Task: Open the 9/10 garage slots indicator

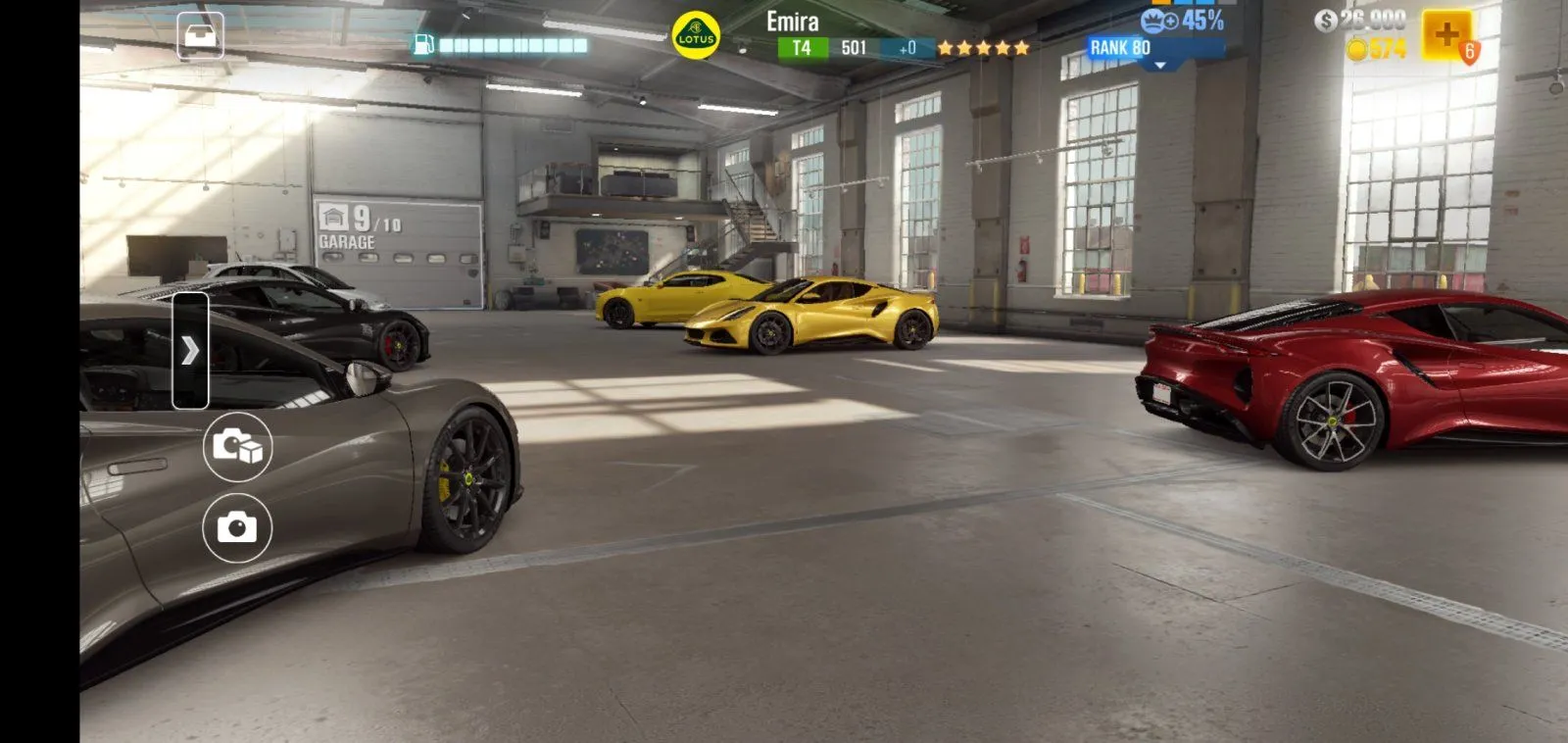Action: pyautogui.click(x=361, y=228)
